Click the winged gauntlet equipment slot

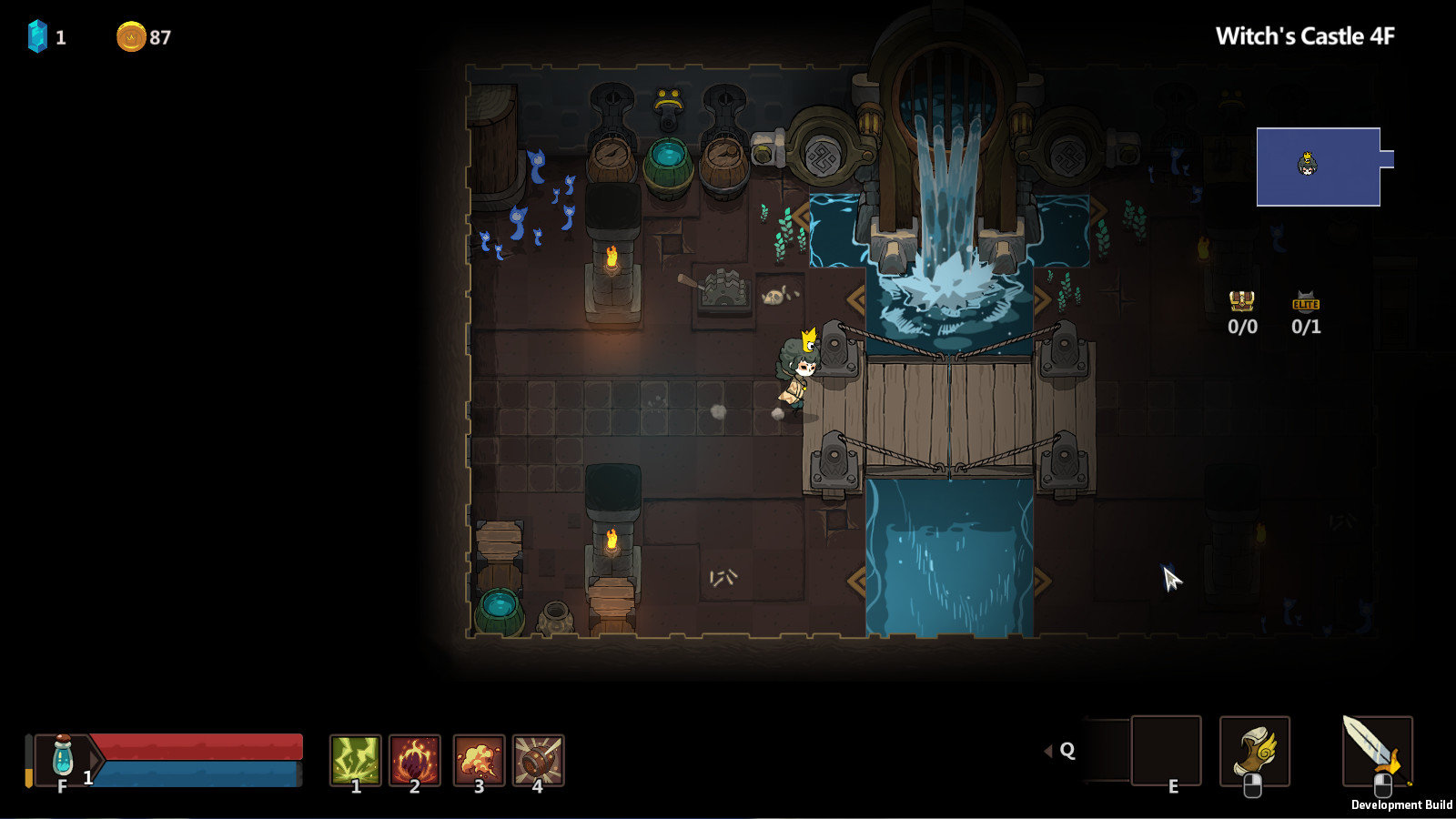tap(1254, 752)
